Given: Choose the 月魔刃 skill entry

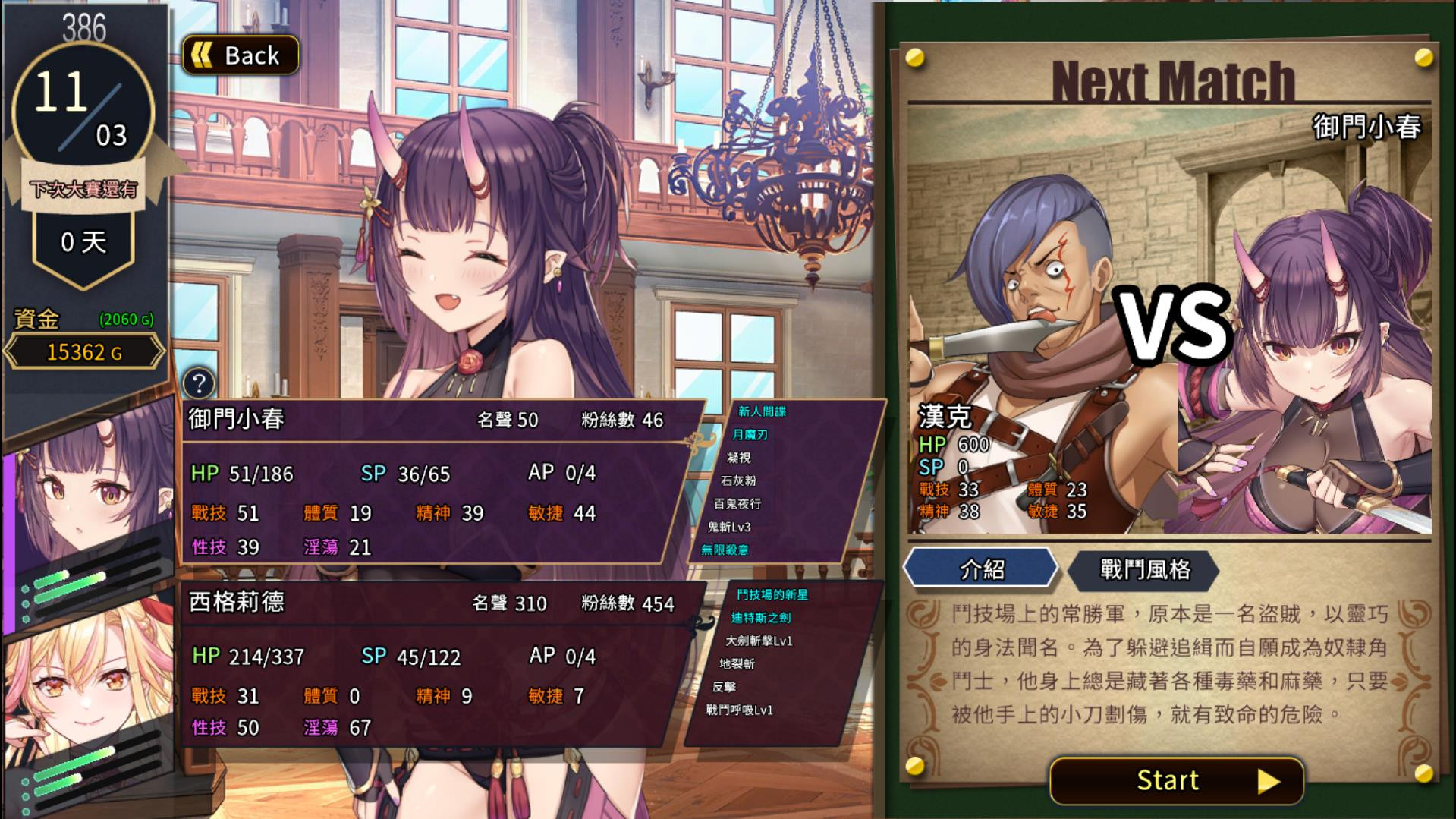Looking at the screenshot, I should [x=750, y=435].
